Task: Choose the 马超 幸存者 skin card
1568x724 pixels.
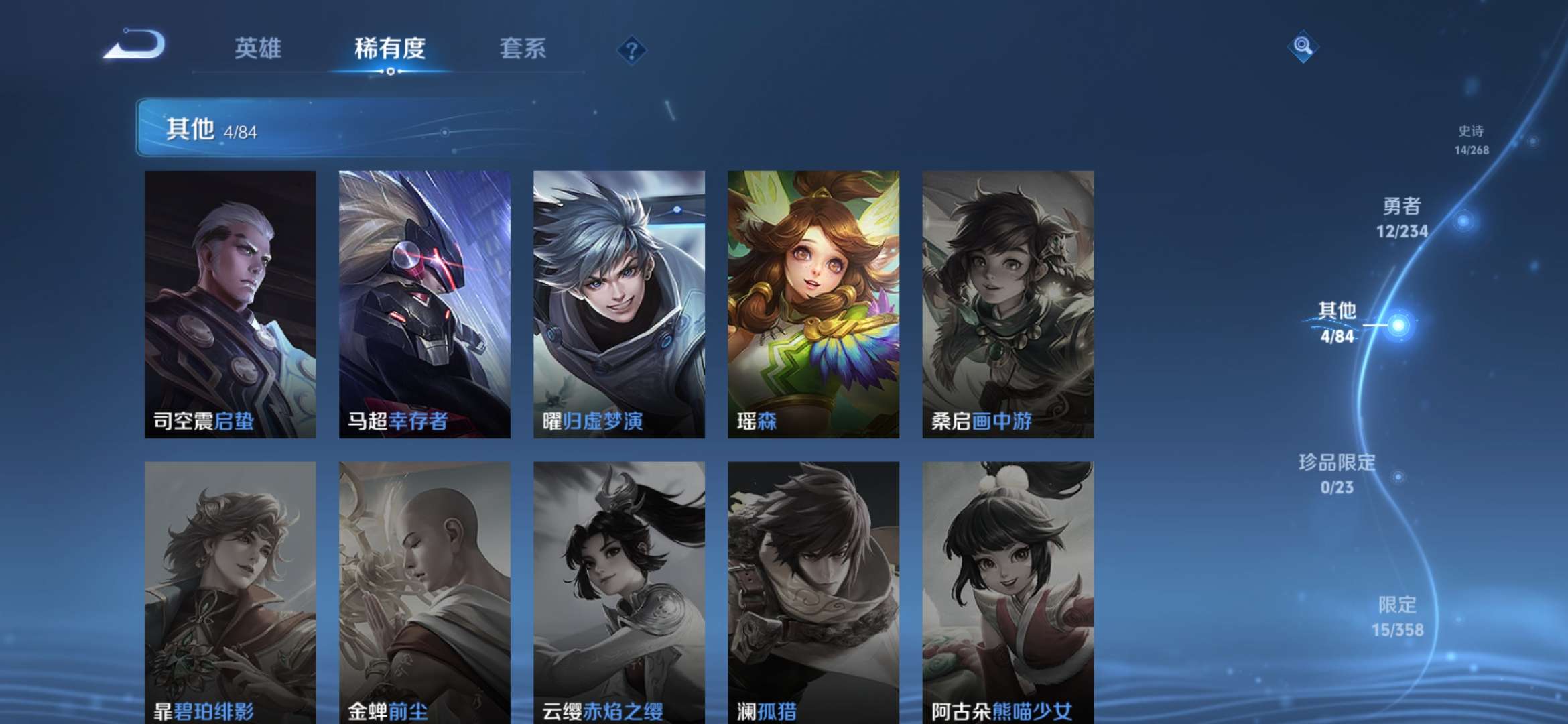Action: (x=424, y=304)
